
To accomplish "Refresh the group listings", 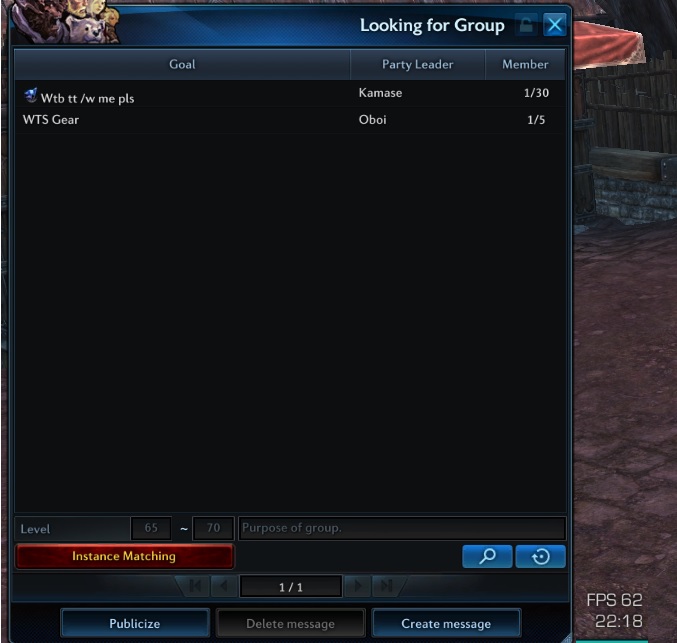I will pyautogui.click(x=541, y=557).
